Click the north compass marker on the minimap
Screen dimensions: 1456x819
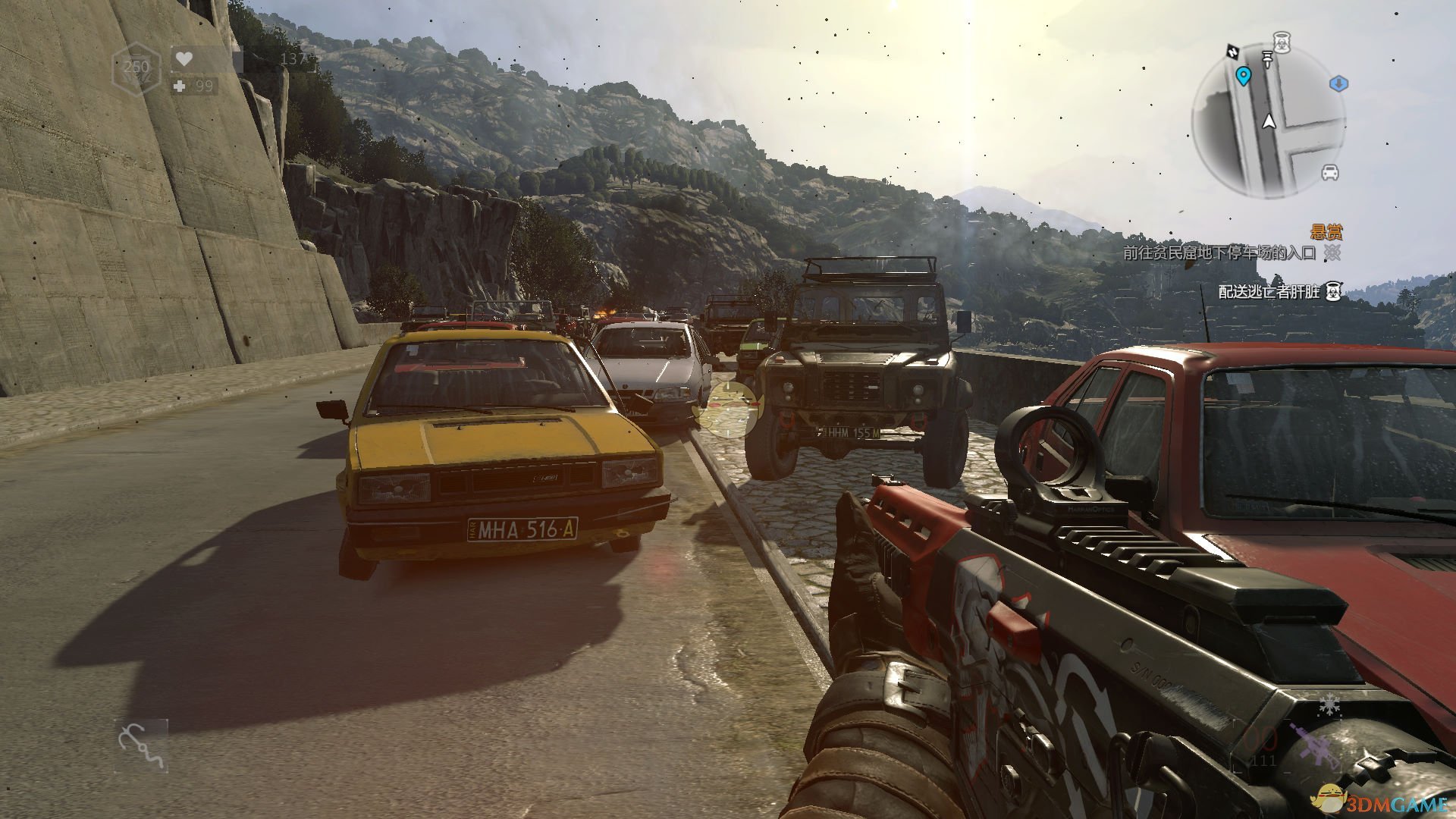1232,52
